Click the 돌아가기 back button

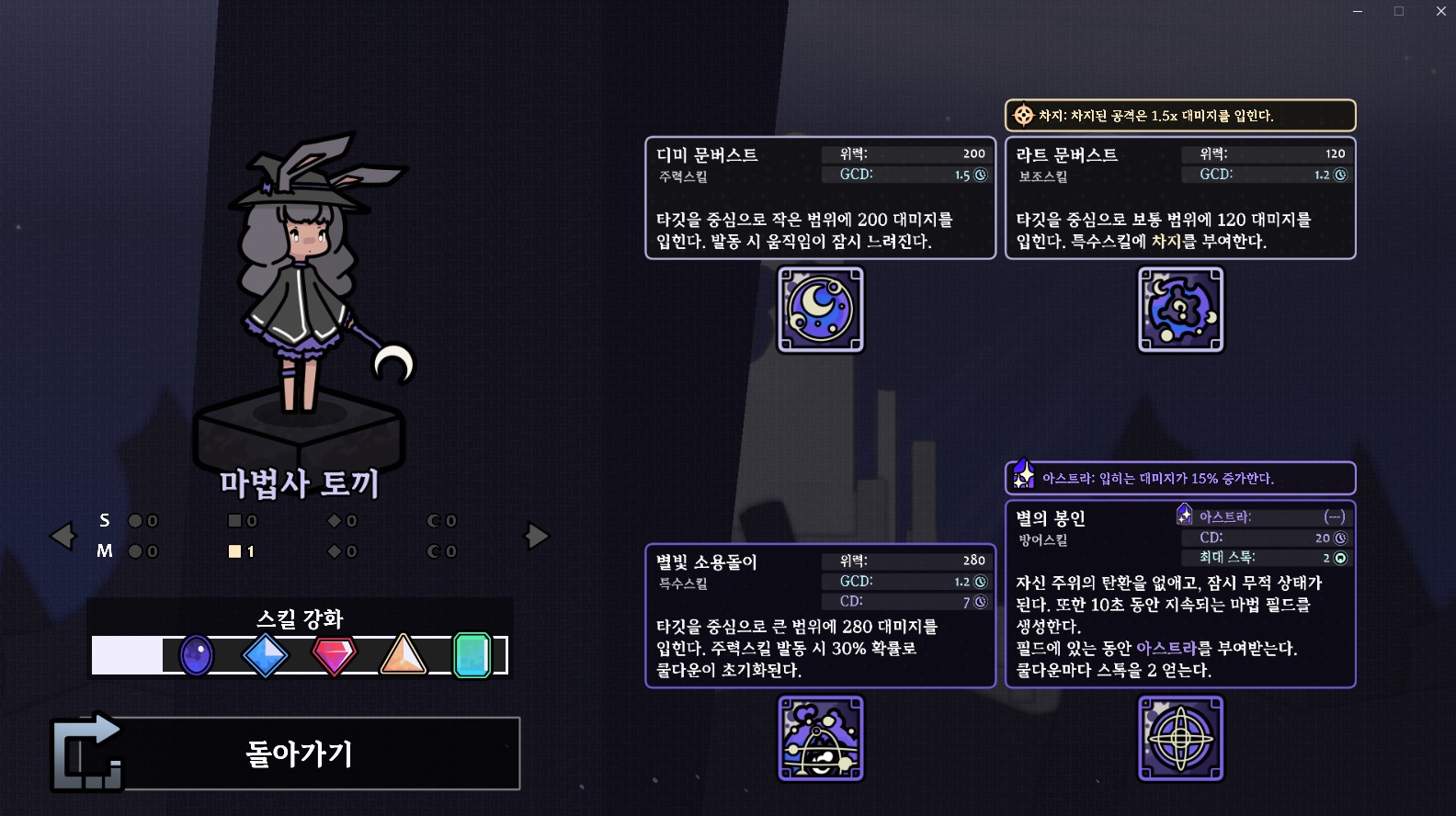click(299, 754)
